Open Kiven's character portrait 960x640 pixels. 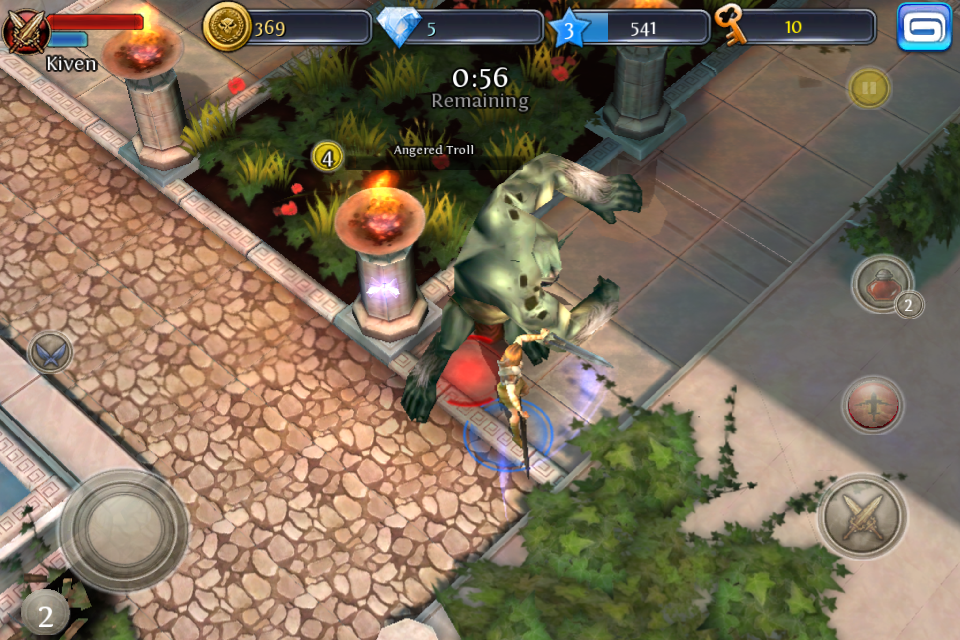coord(25,30)
